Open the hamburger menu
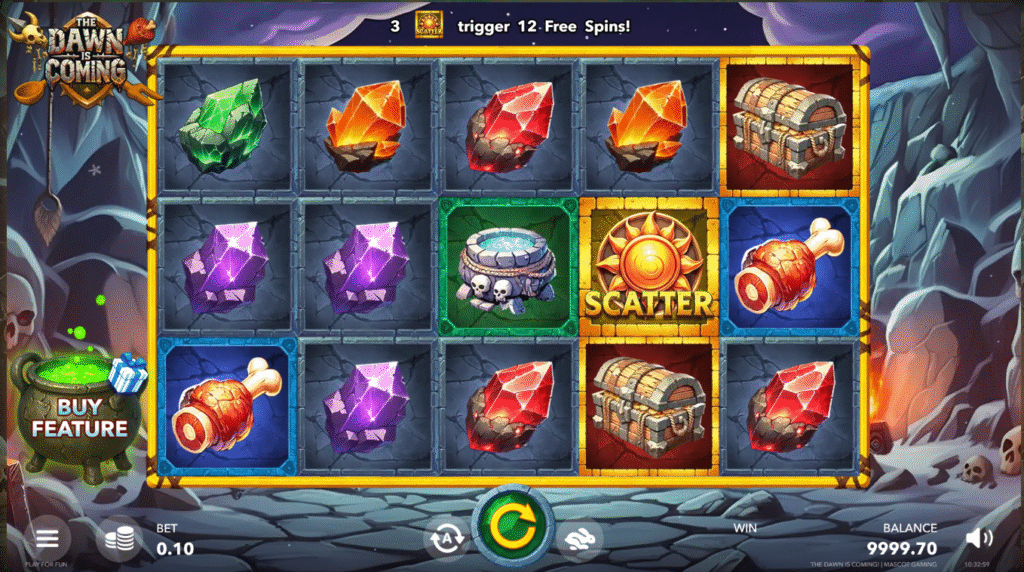Screen dimensions: 1024x572 click(47, 539)
